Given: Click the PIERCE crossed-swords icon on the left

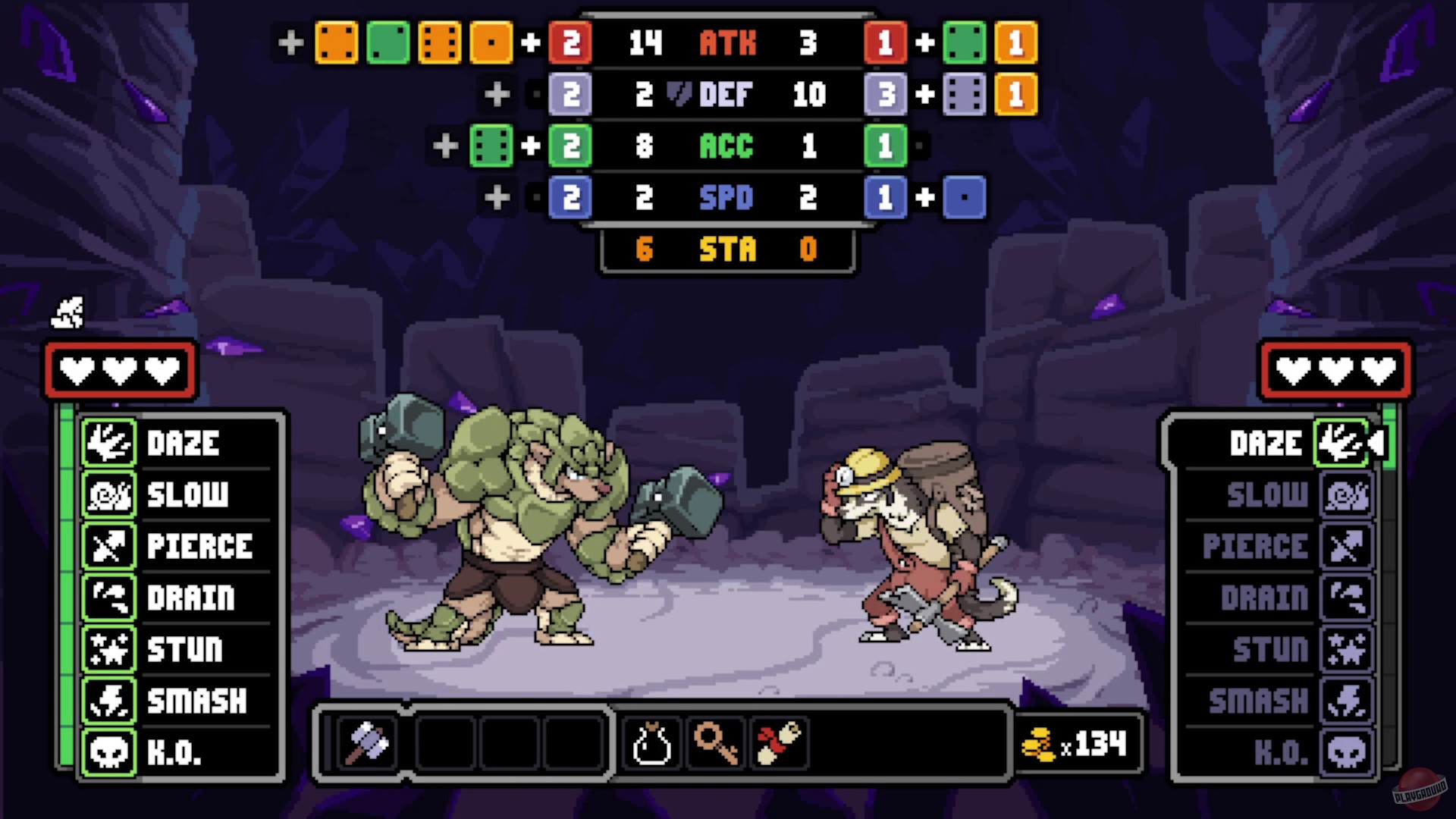Looking at the screenshot, I should click(x=108, y=546).
